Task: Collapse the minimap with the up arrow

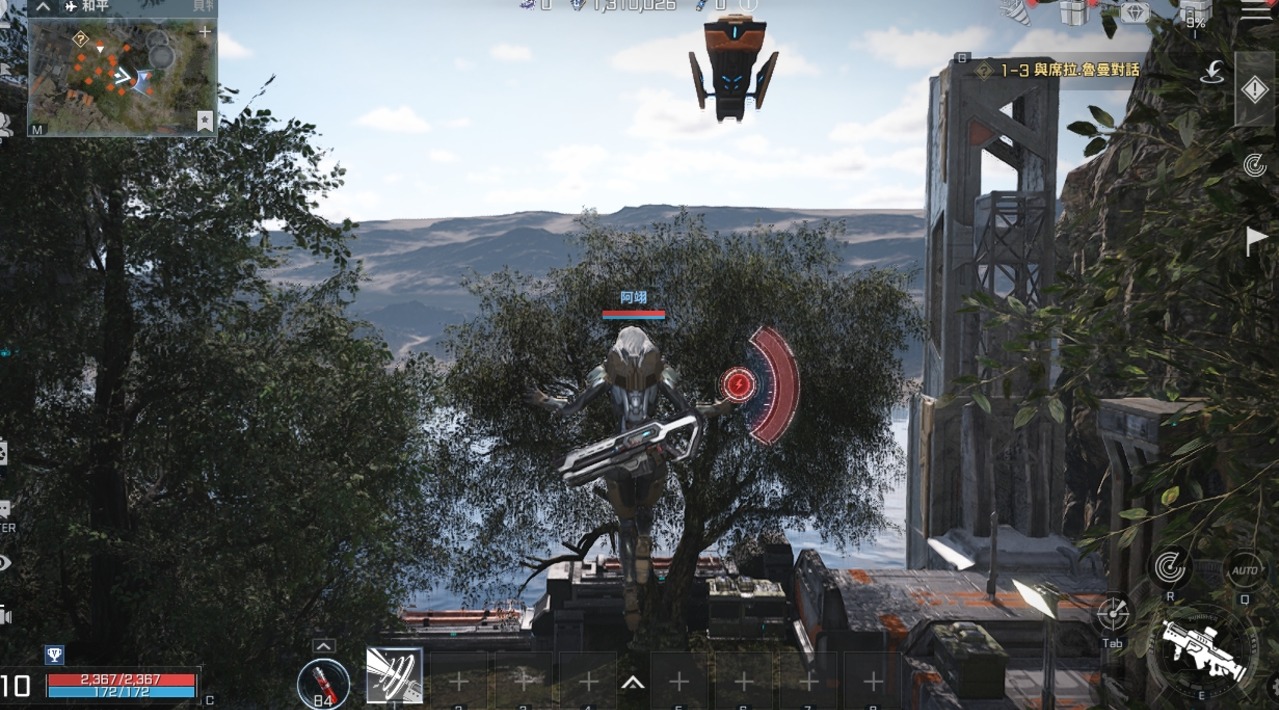Action: [x=43, y=6]
